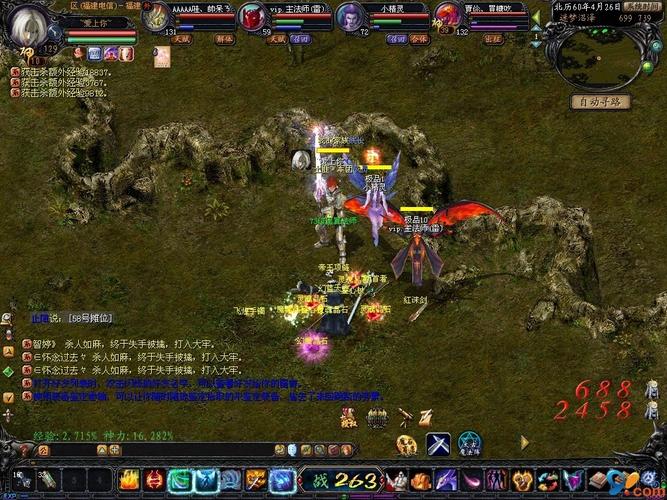
Task: Click the blue snowflake skill in hotbar
Action: (x=206, y=479)
